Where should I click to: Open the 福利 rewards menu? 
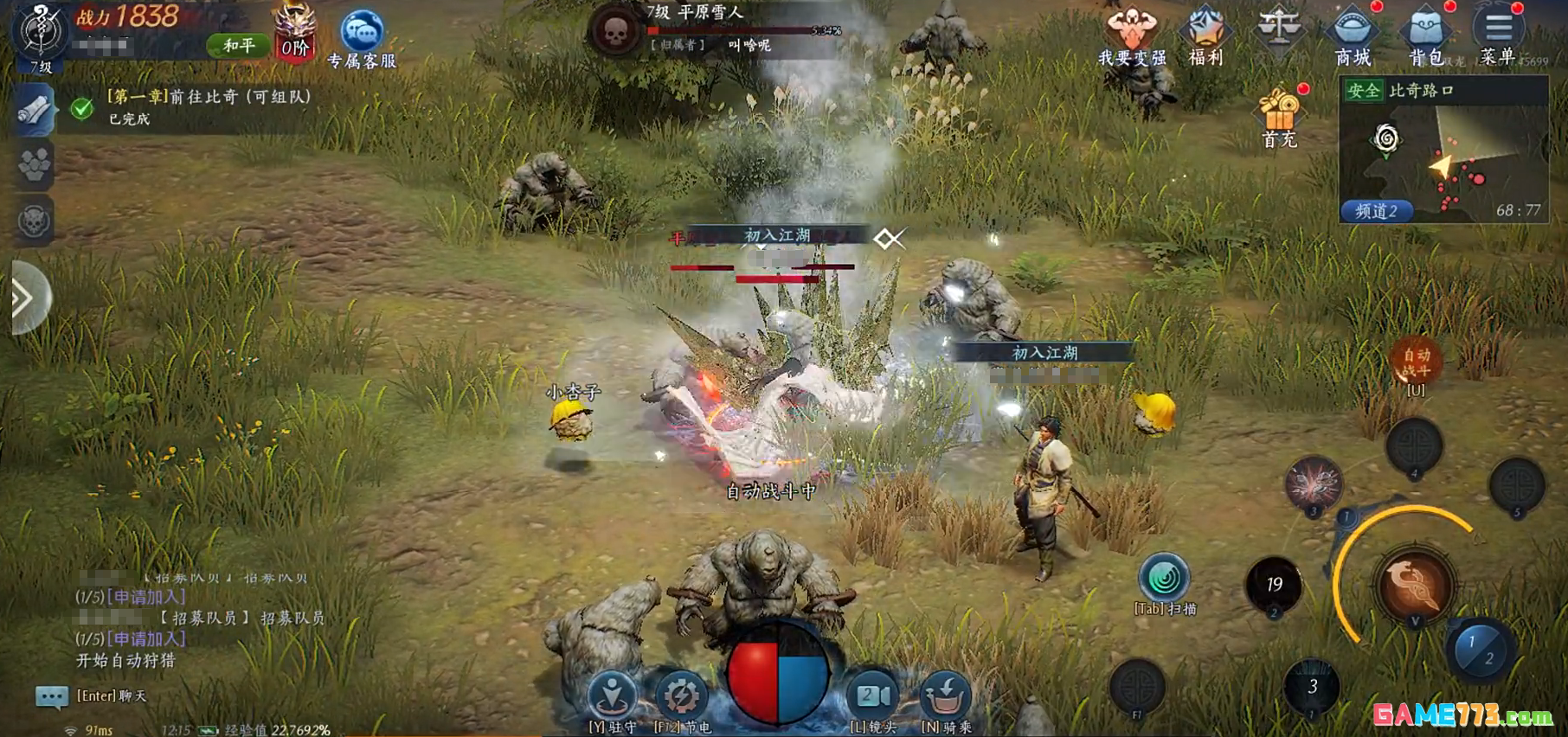tap(1205, 35)
